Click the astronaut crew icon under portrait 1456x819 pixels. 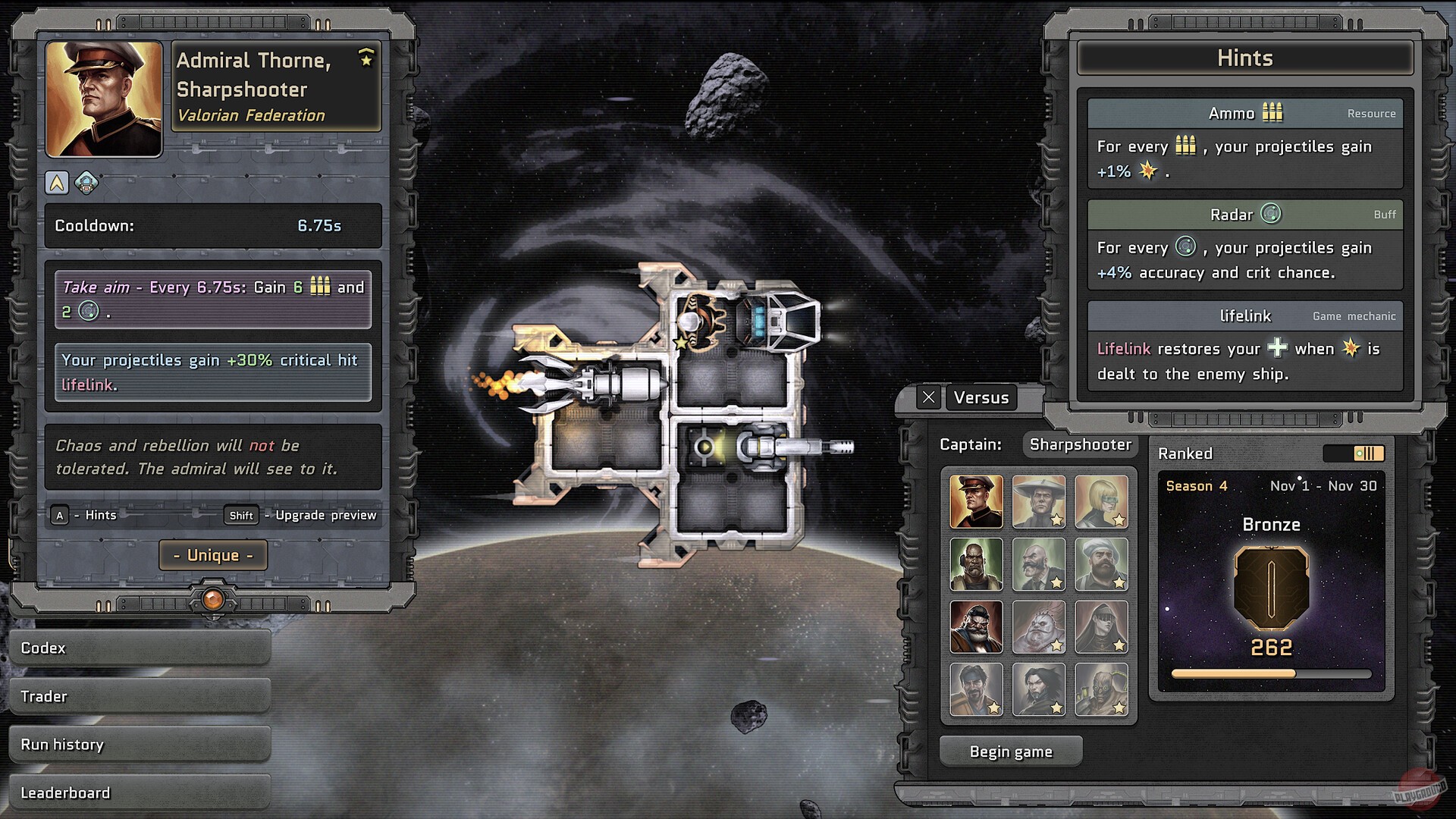coord(86,183)
